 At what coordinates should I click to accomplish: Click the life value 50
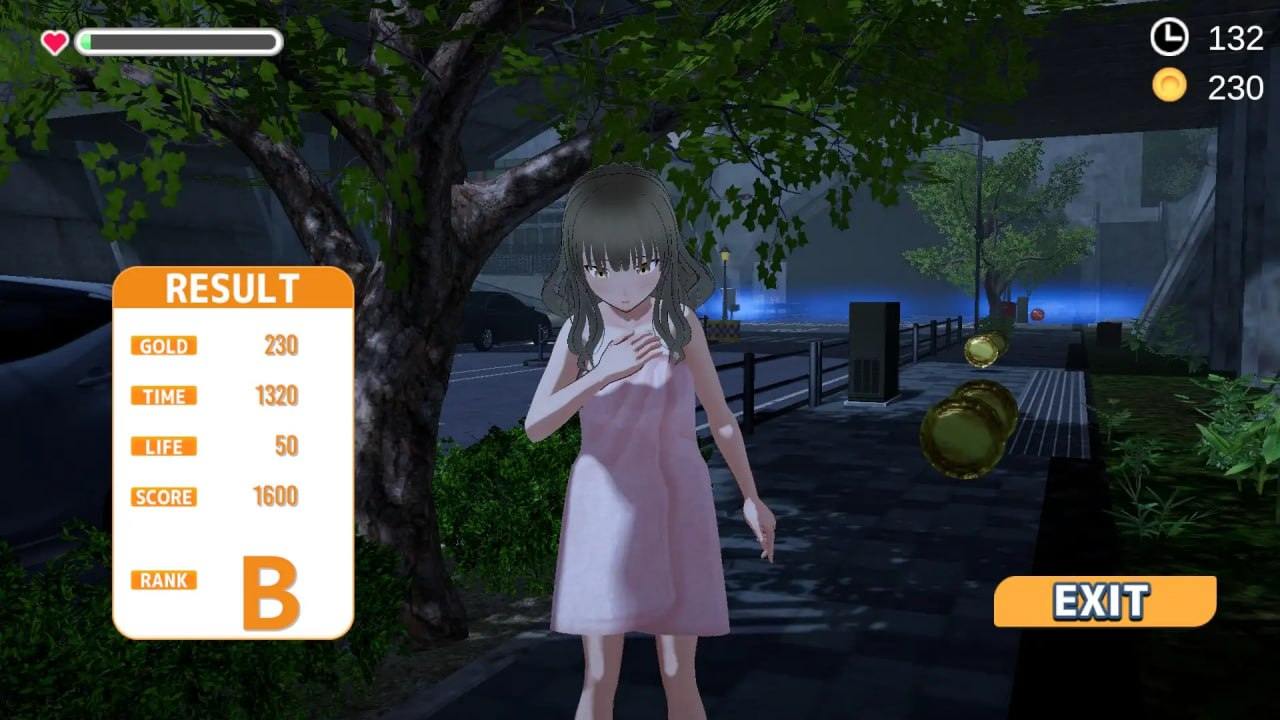[287, 445]
